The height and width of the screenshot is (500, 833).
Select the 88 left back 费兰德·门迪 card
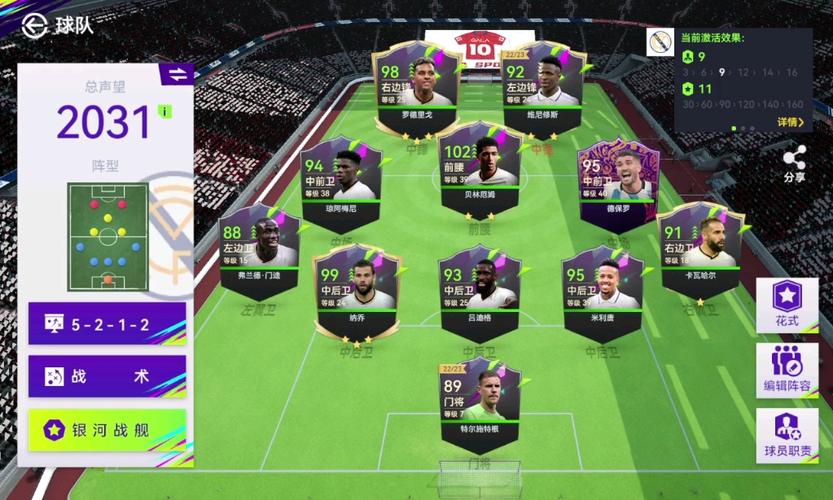[x=259, y=245]
